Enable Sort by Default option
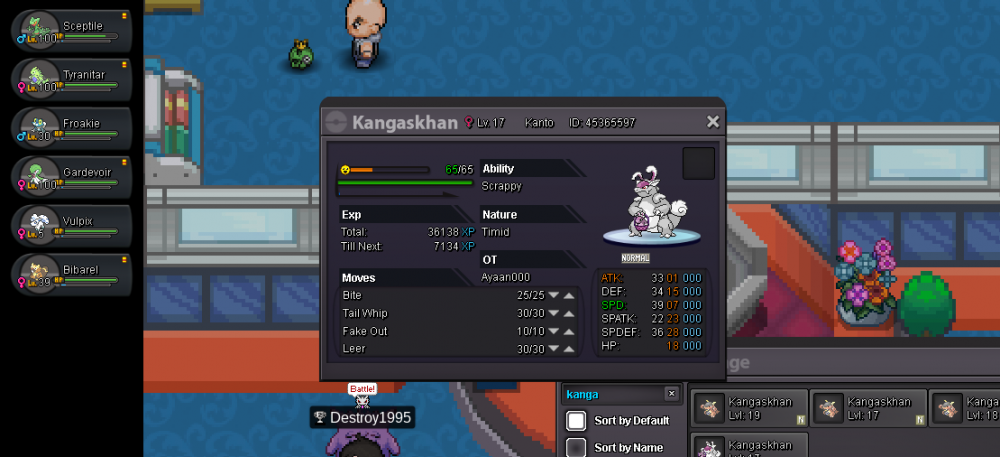The height and width of the screenshot is (457, 1000). pyautogui.click(x=576, y=420)
